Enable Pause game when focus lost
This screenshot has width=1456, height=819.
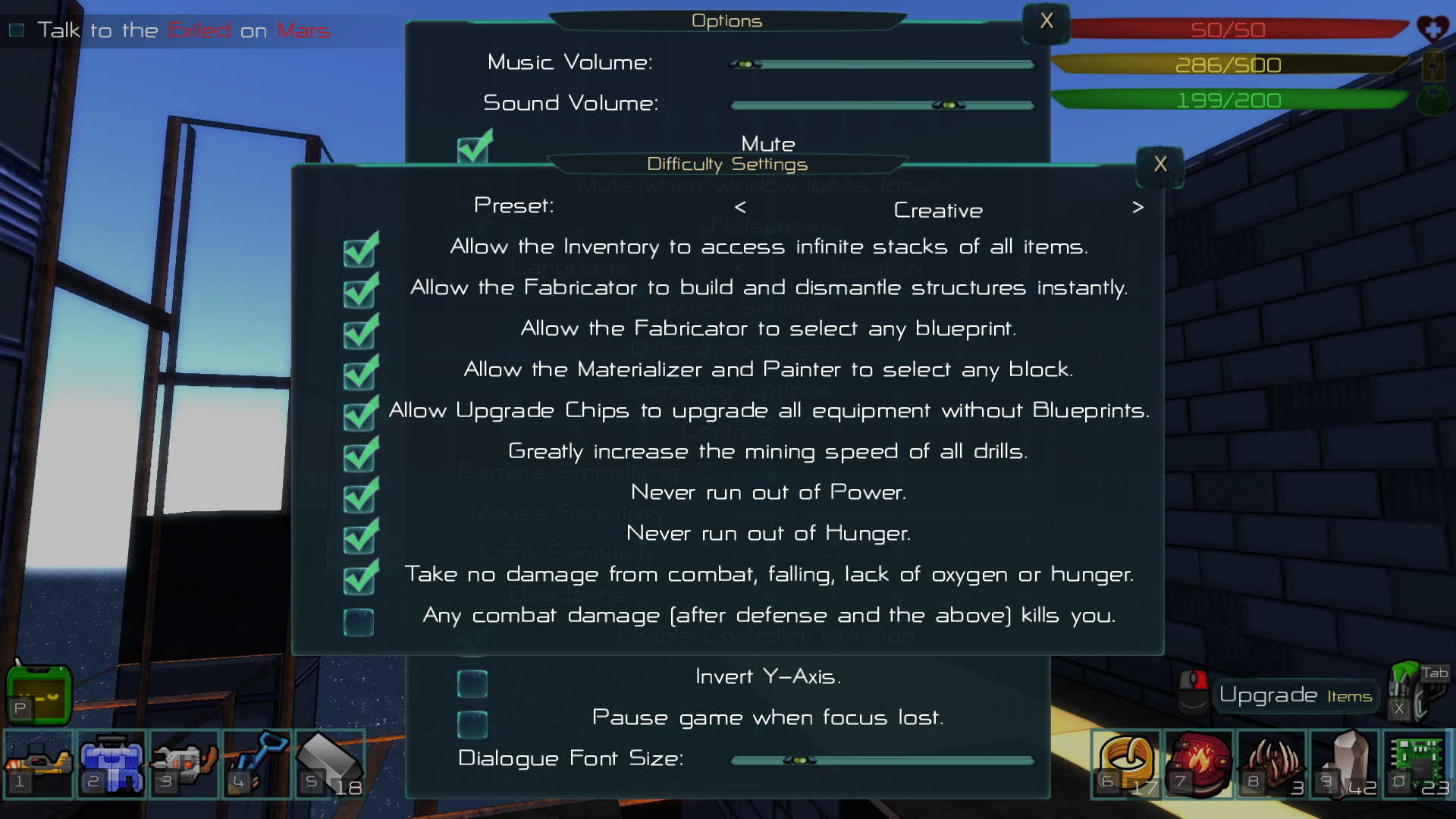point(472,724)
